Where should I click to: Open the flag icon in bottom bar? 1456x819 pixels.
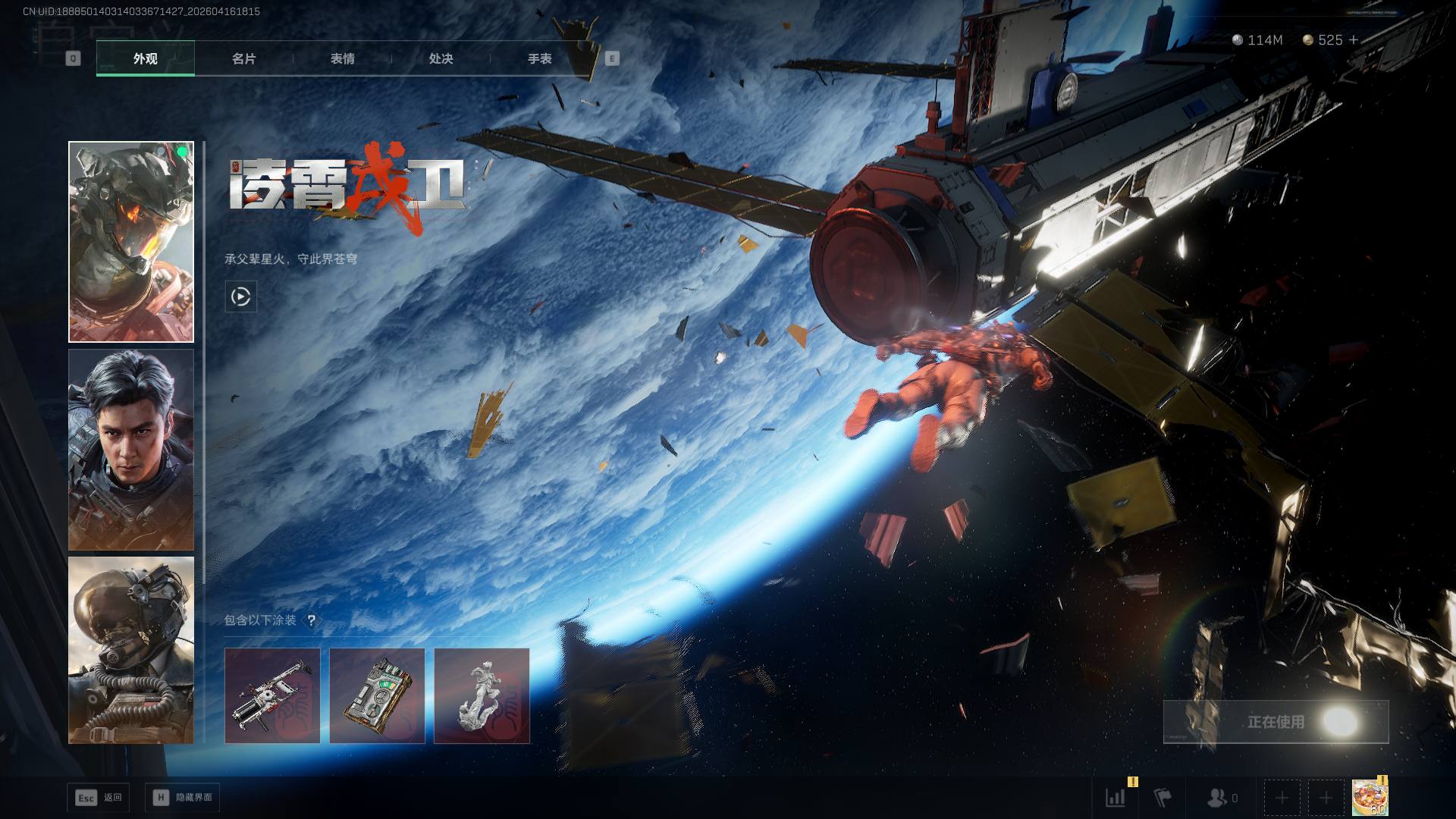pyautogui.click(x=1162, y=798)
